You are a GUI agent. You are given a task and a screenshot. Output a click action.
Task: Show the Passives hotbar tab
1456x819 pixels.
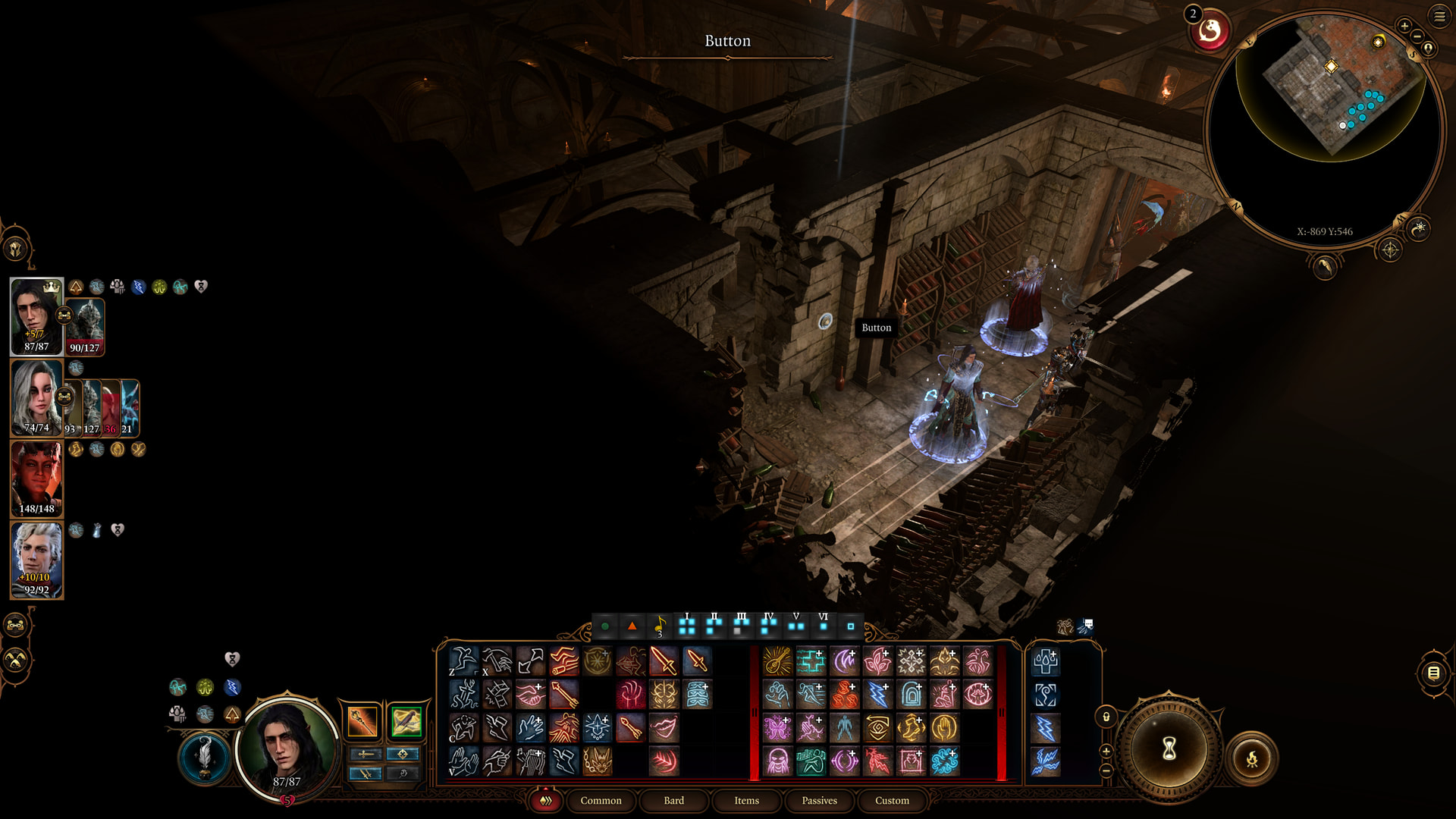[x=819, y=800]
